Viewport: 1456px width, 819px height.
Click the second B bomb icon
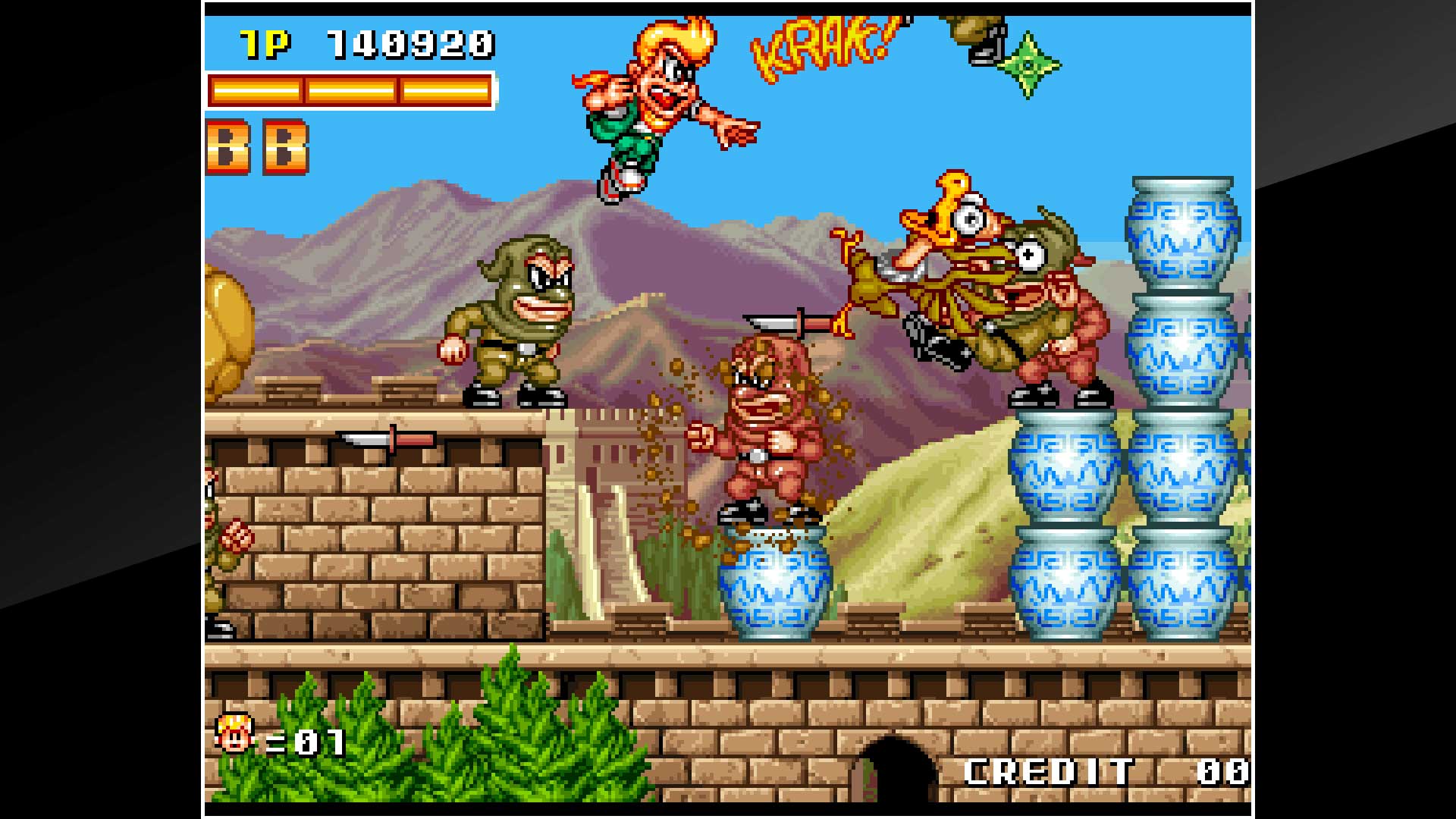[x=286, y=144]
